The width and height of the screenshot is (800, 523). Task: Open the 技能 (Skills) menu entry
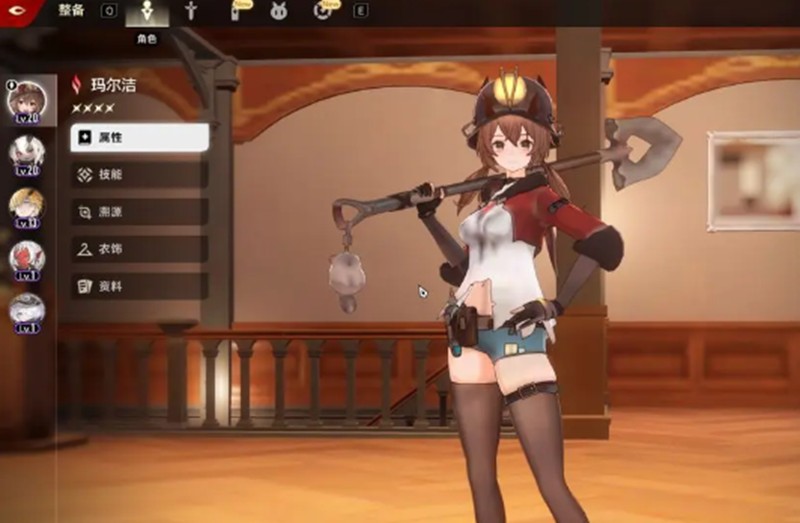[x=139, y=174]
